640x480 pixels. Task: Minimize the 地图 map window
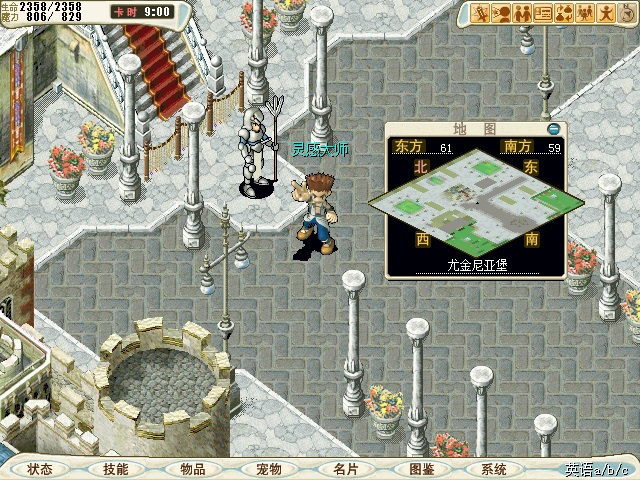pyautogui.click(x=553, y=129)
